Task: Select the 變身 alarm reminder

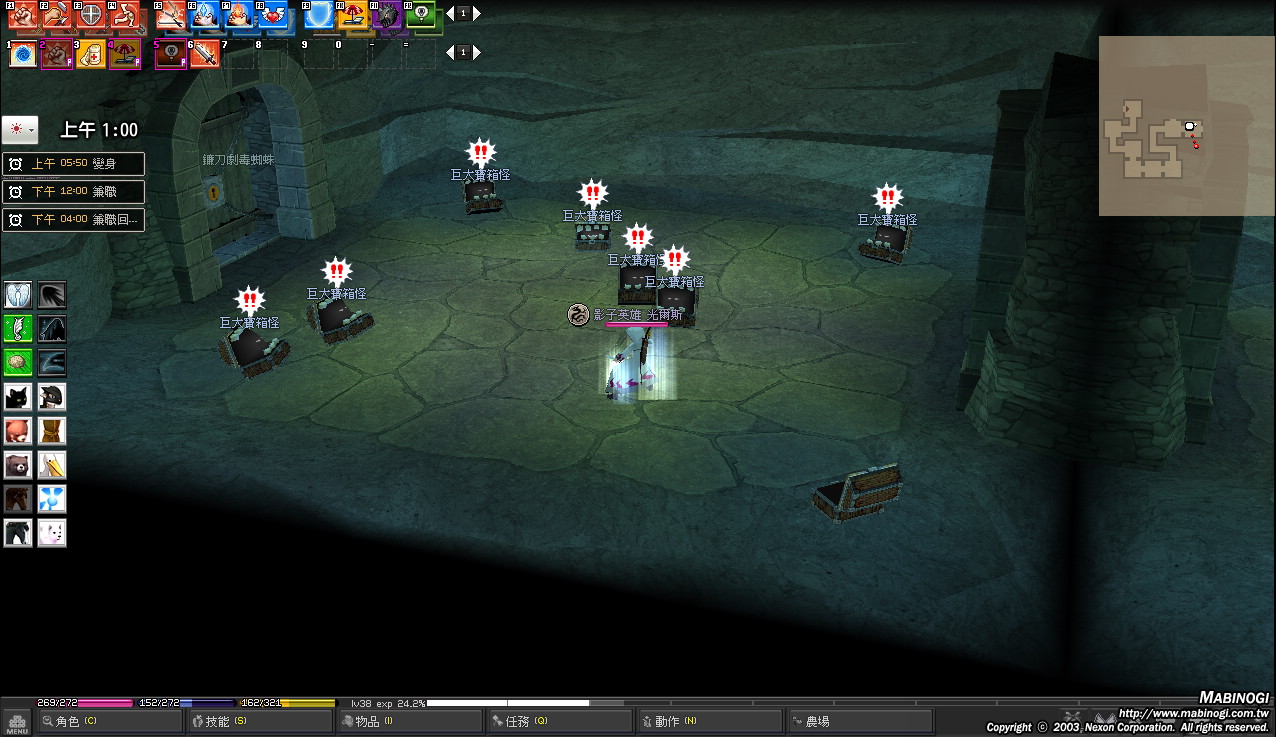Action: coord(73,164)
